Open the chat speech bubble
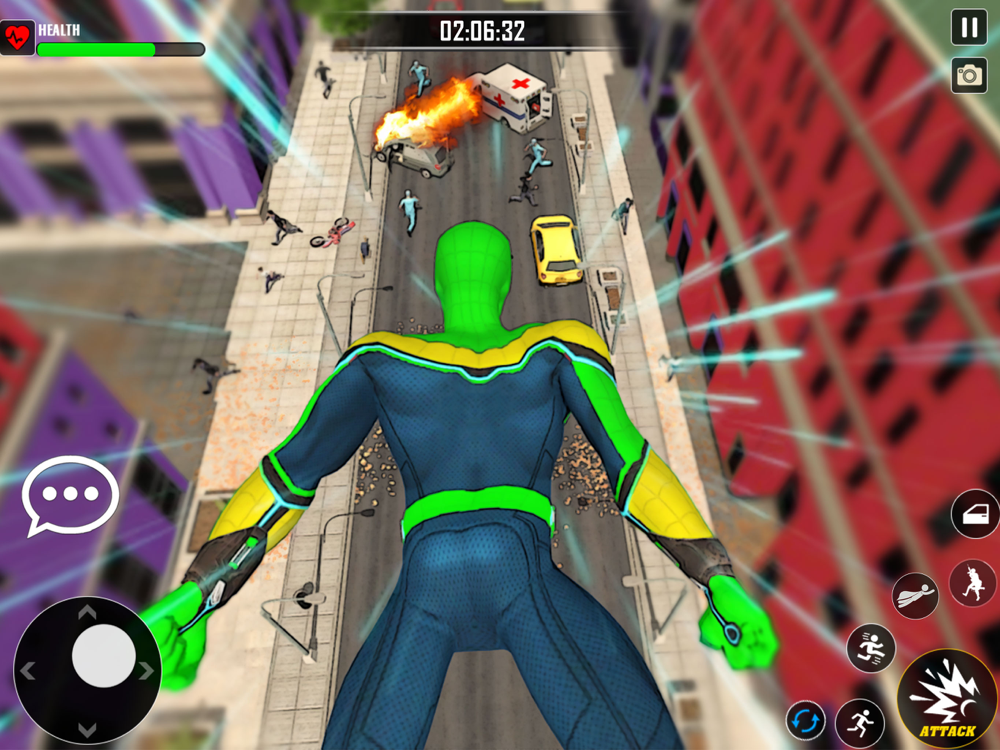1000x750 pixels. coord(70,495)
